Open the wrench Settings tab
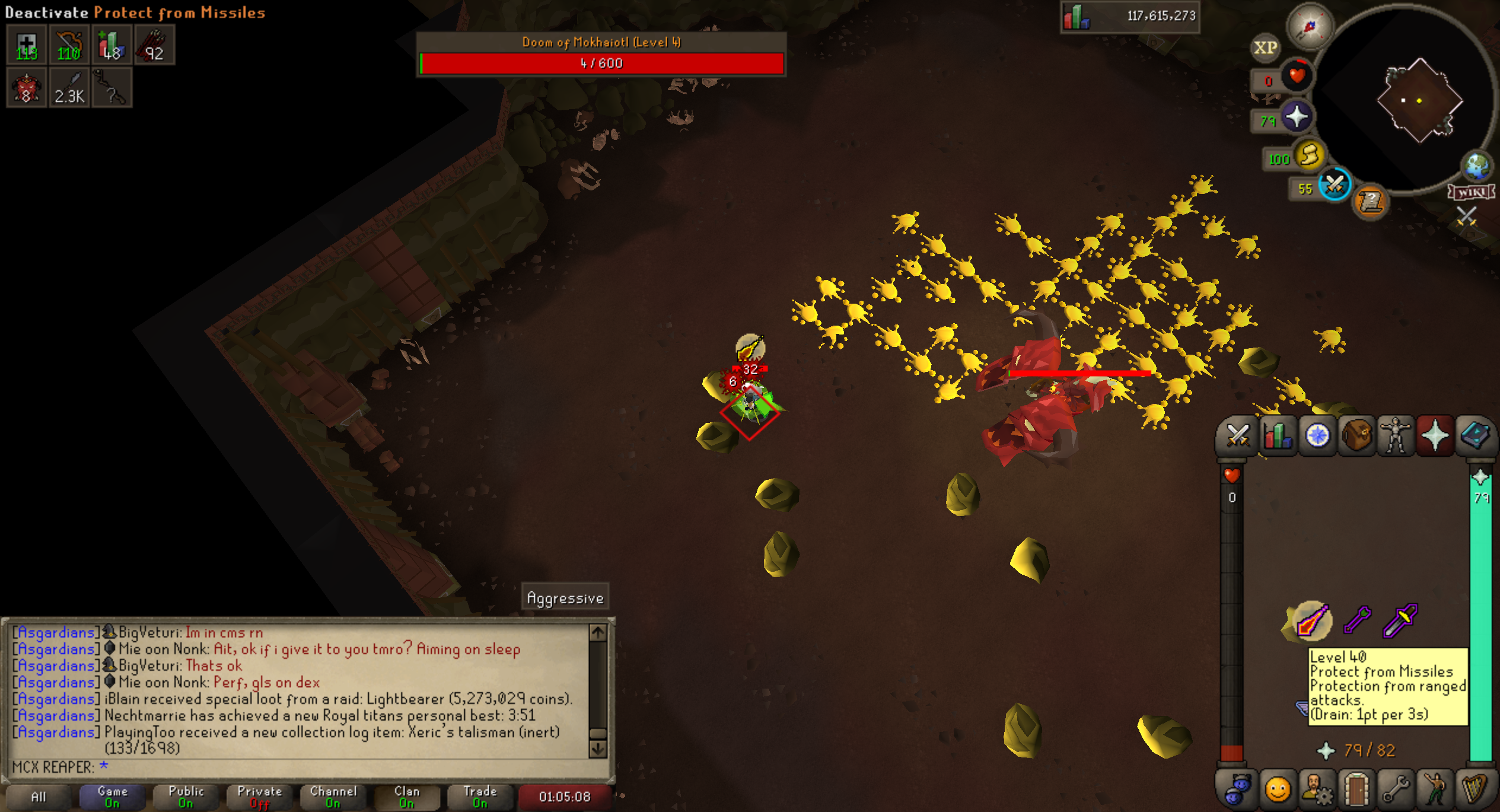Screen dimensions: 1500x812 (1396, 789)
